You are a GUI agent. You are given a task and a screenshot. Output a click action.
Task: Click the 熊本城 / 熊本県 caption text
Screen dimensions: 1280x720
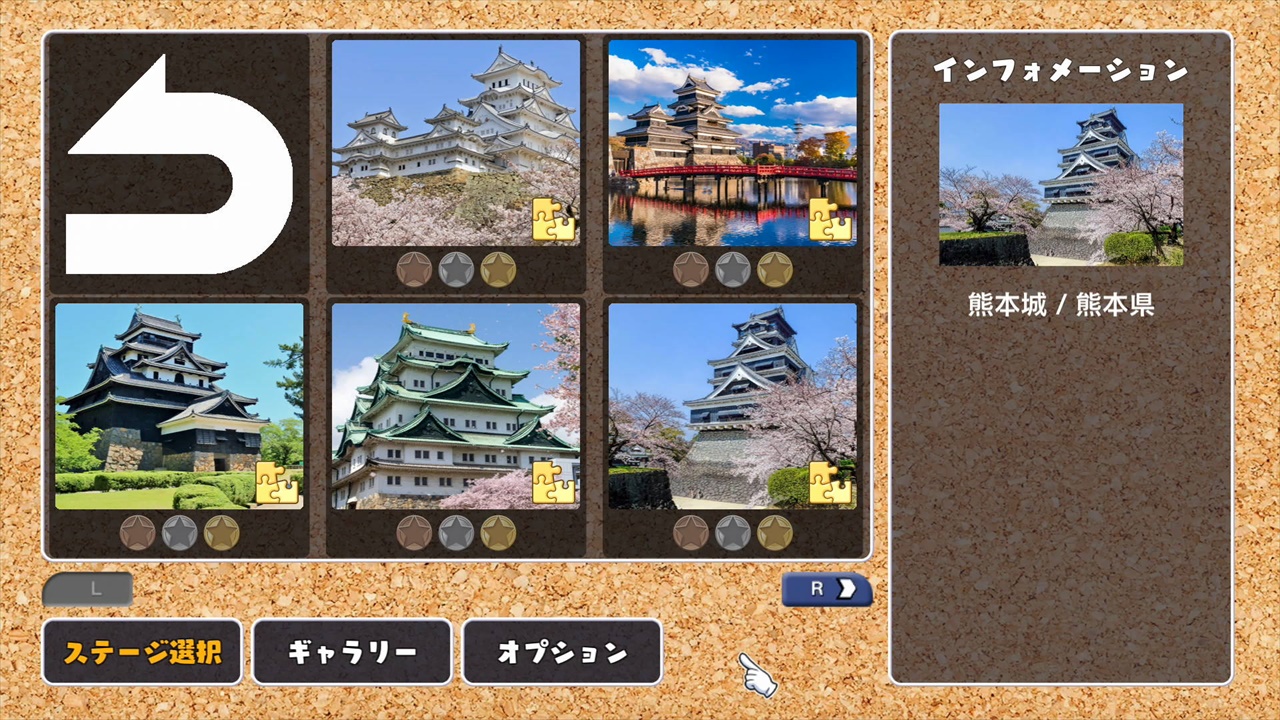[1060, 306]
